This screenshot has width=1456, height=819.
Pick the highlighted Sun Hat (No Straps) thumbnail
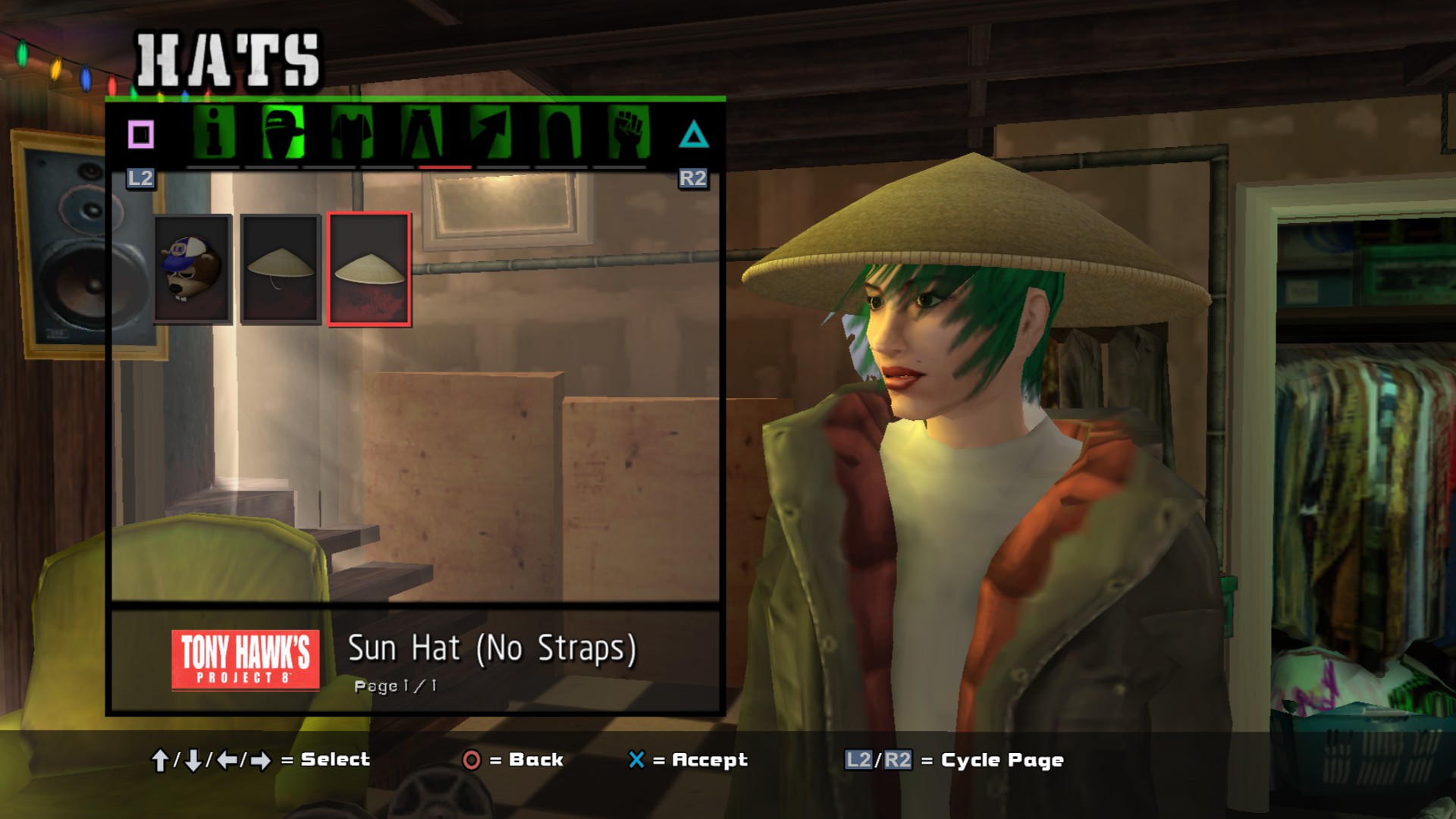(x=369, y=269)
